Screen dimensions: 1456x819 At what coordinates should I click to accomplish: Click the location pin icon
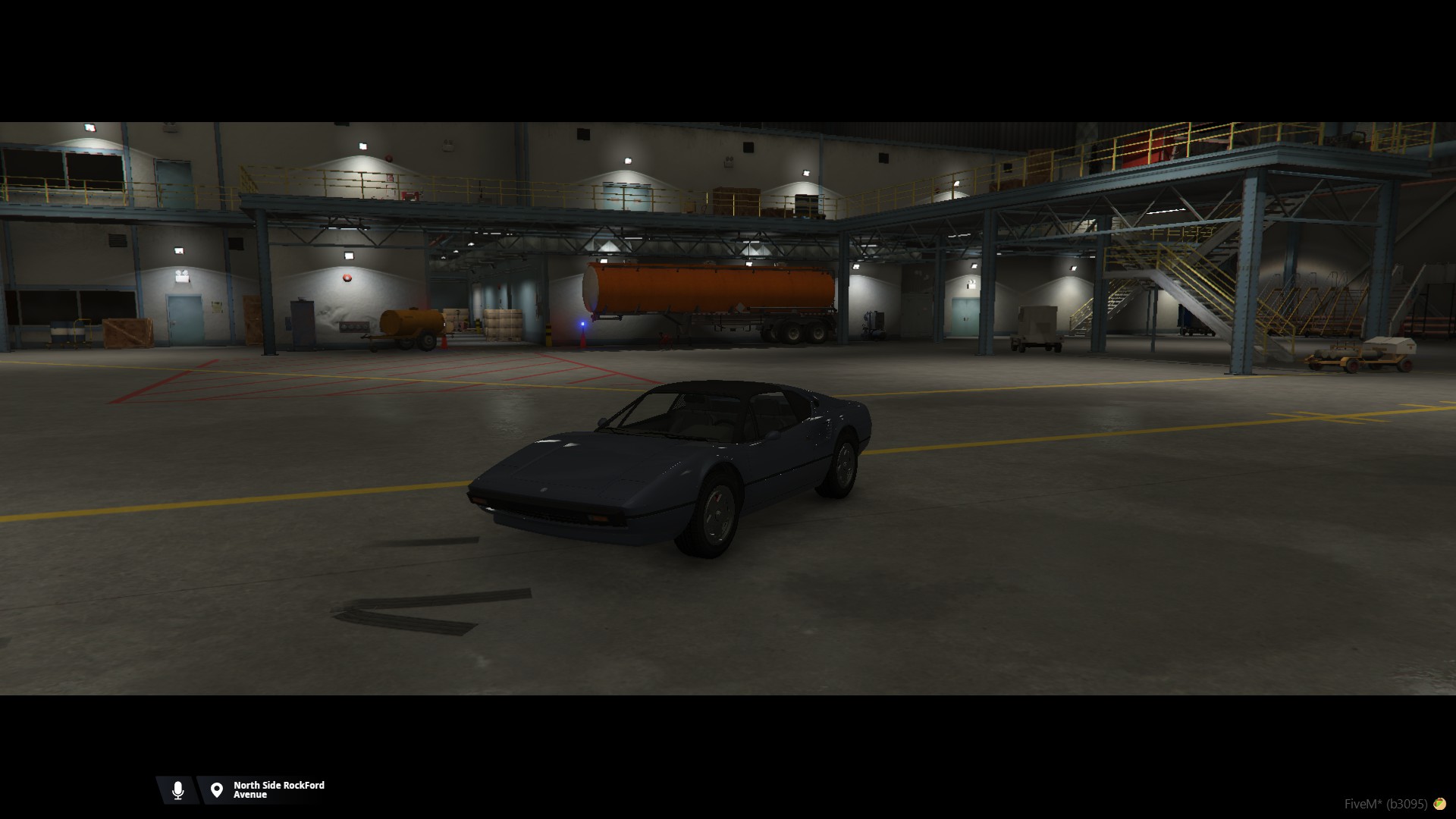coord(217,790)
